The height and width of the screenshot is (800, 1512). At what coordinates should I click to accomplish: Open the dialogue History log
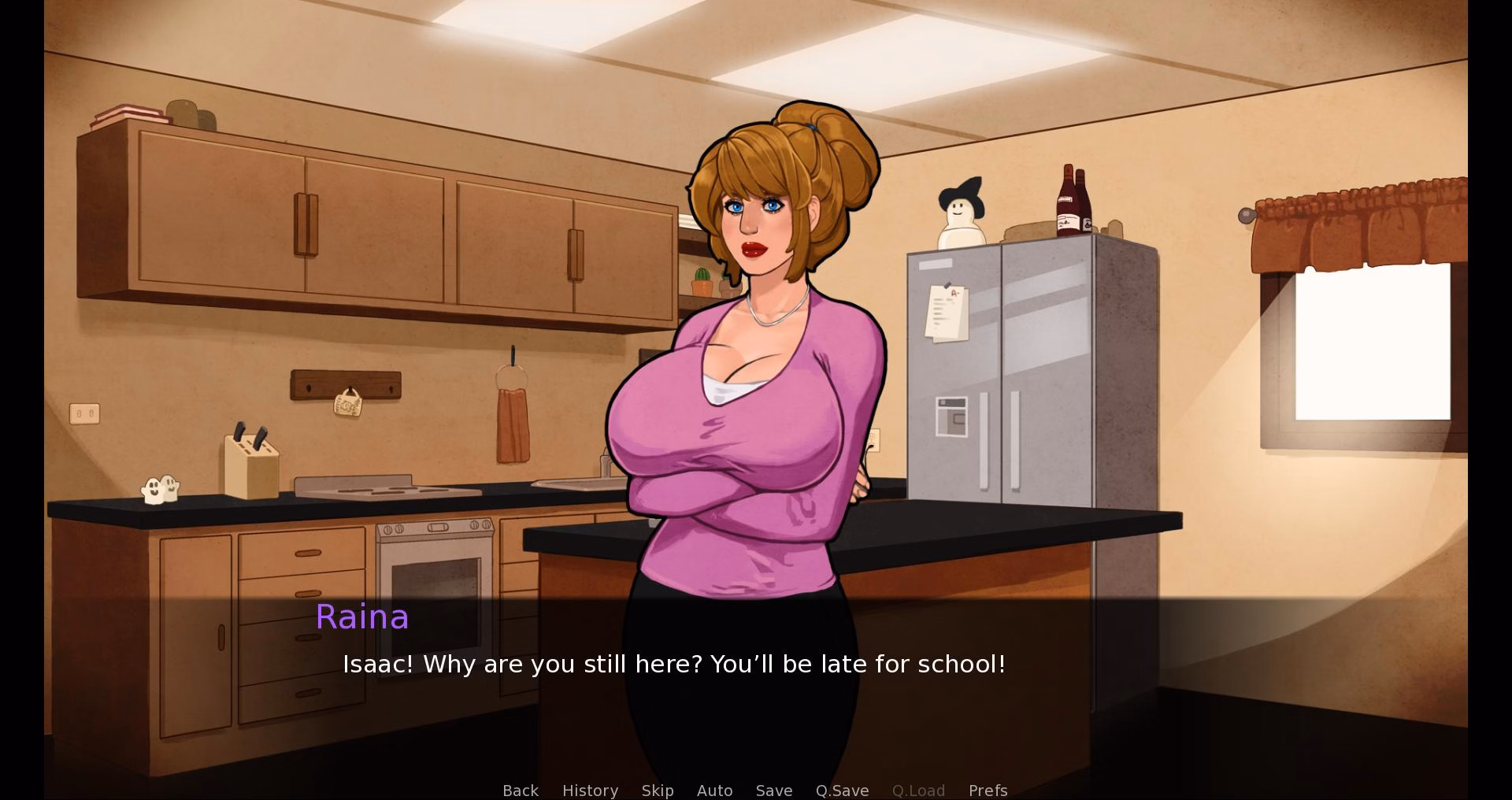590,791
